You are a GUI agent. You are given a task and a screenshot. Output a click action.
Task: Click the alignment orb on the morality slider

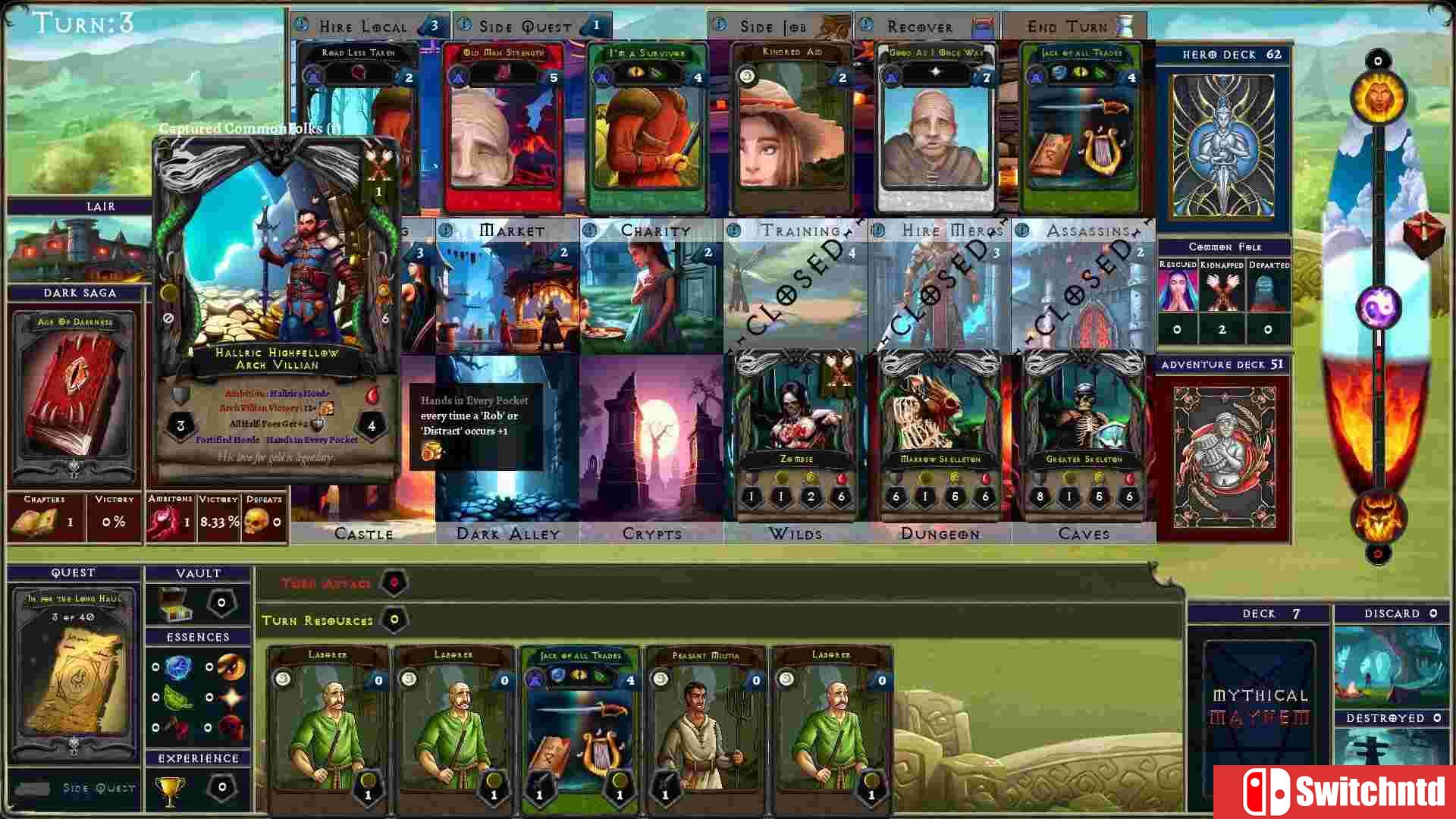(1377, 306)
